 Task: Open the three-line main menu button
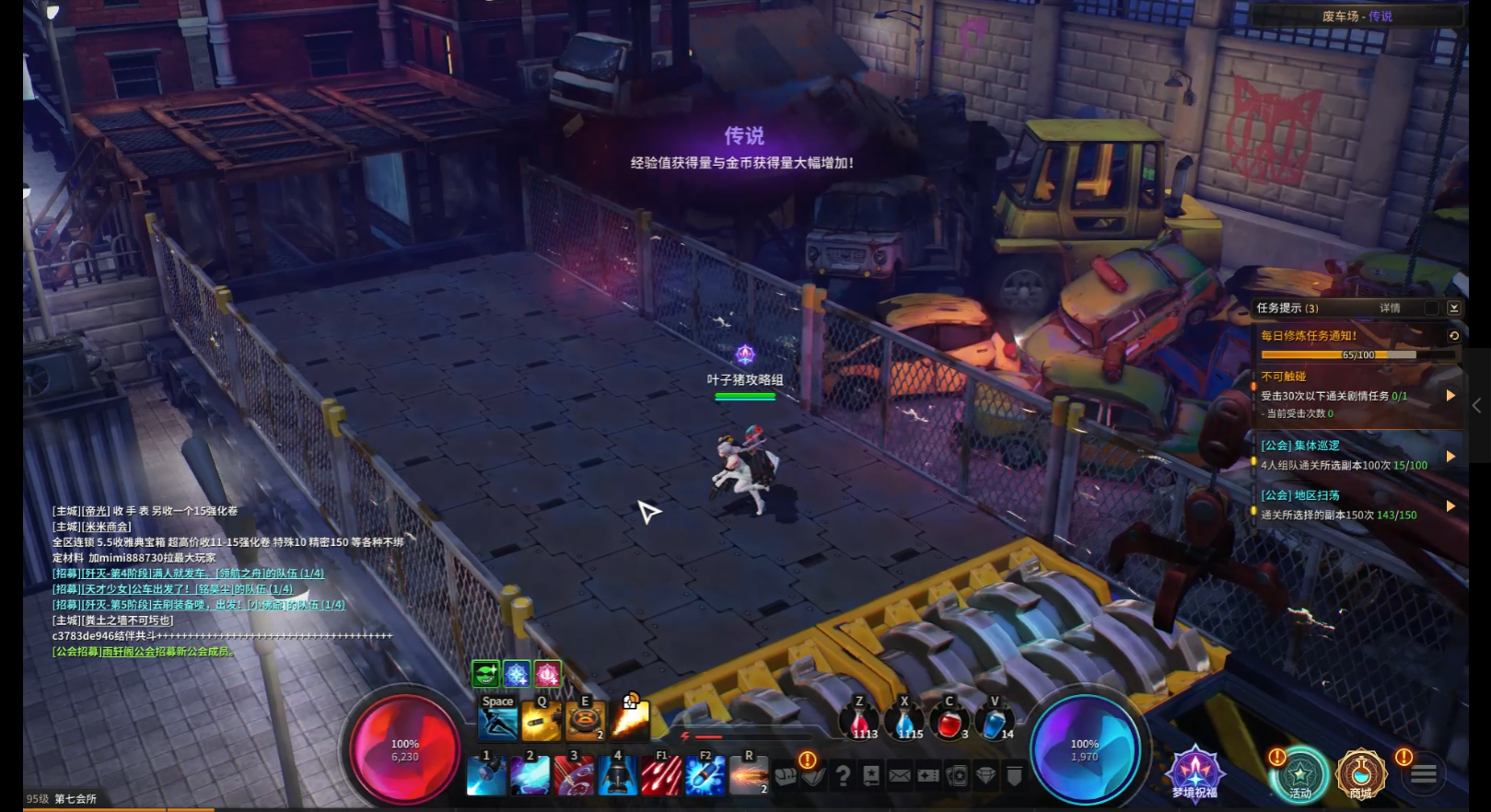click(x=1424, y=775)
